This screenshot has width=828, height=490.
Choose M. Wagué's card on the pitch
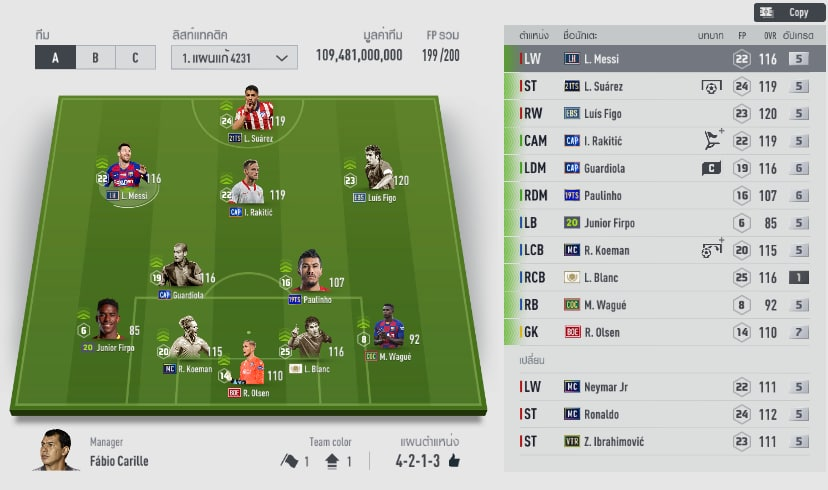(x=388, y=333)
